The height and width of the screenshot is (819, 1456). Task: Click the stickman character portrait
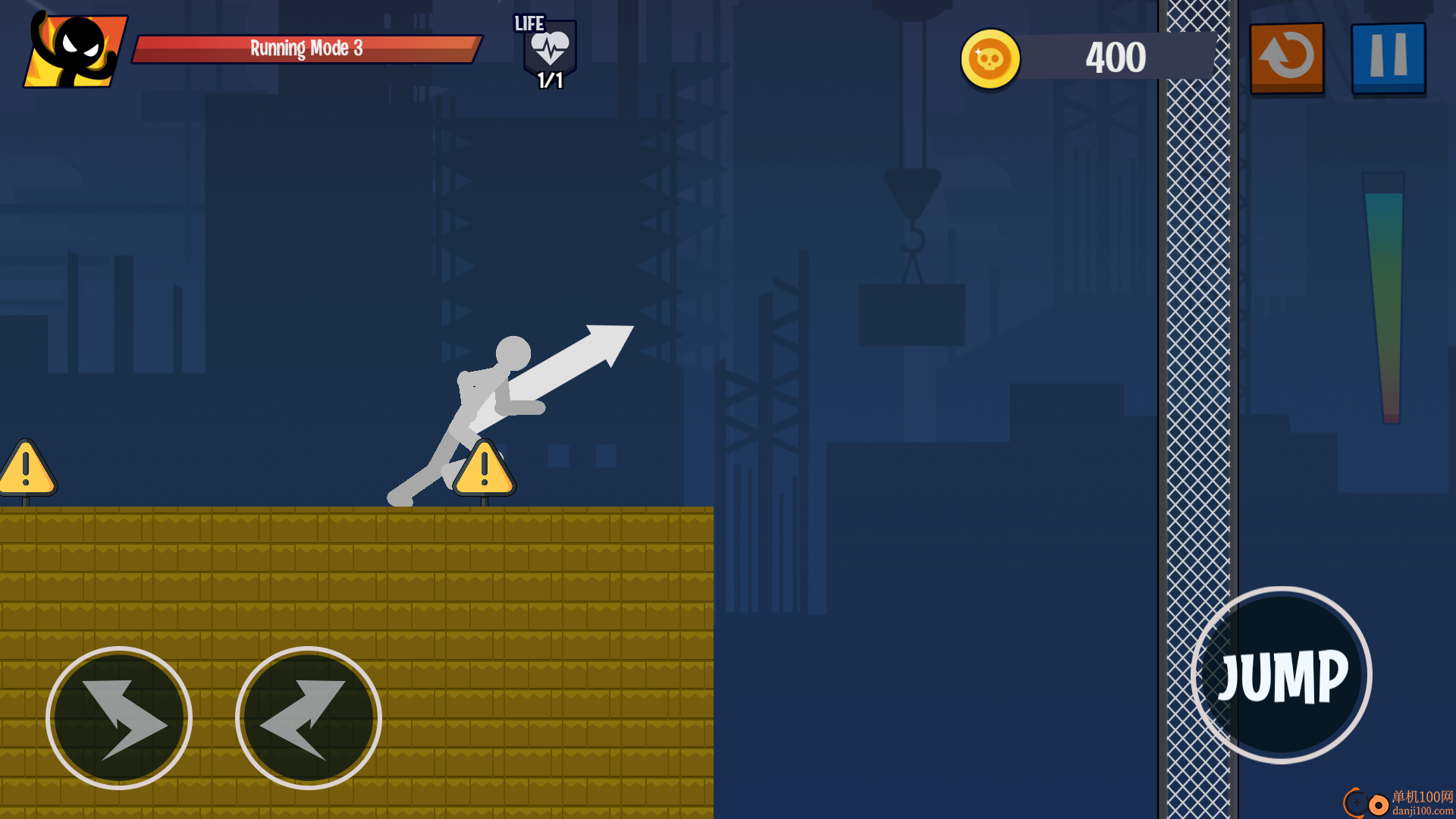(76, 51)
